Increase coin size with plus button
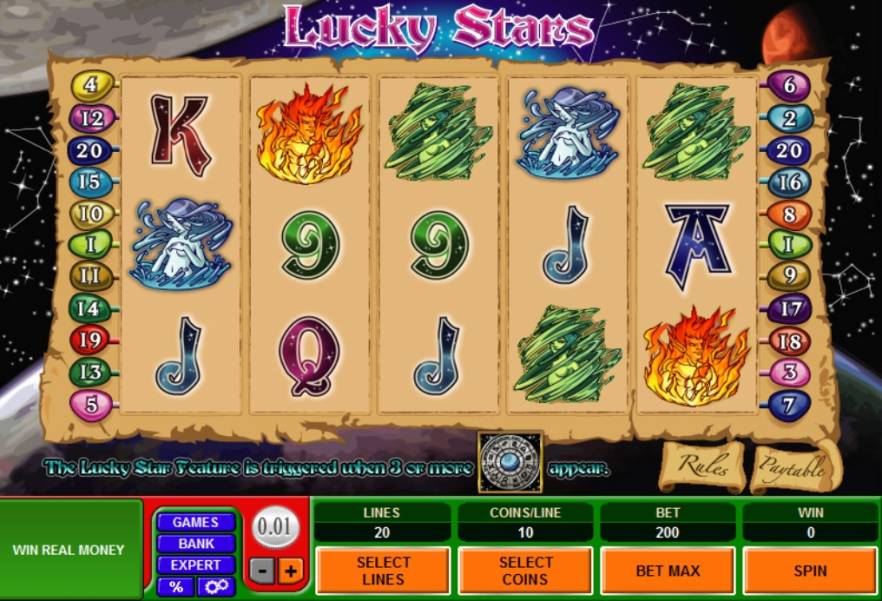 (291, 571)
